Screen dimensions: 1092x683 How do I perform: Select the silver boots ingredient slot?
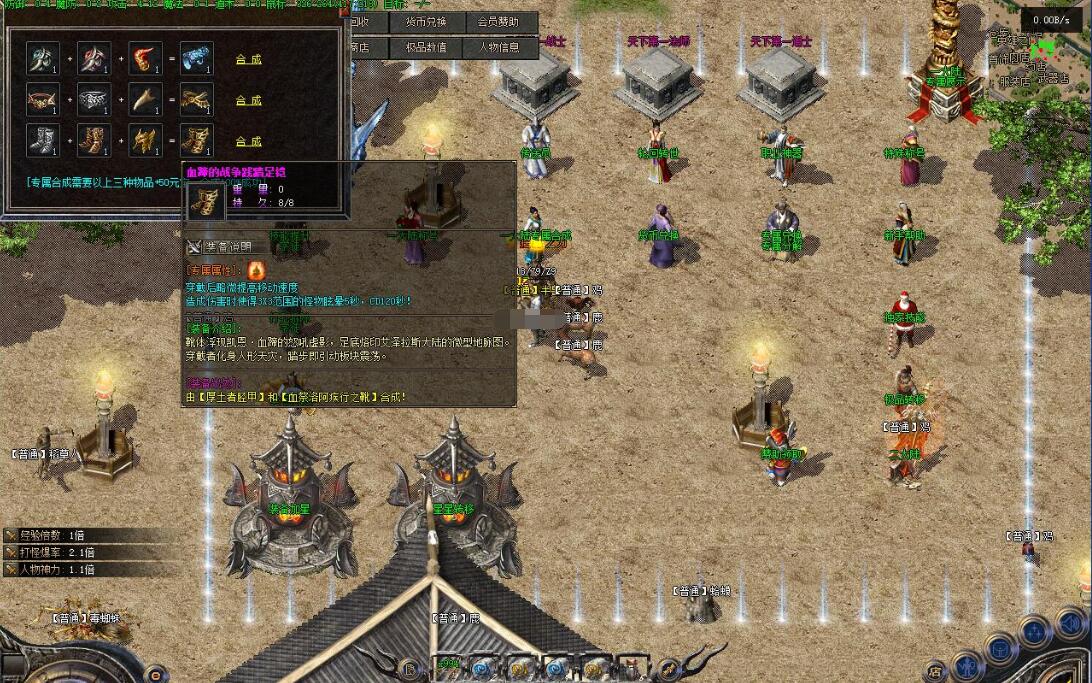43,141
